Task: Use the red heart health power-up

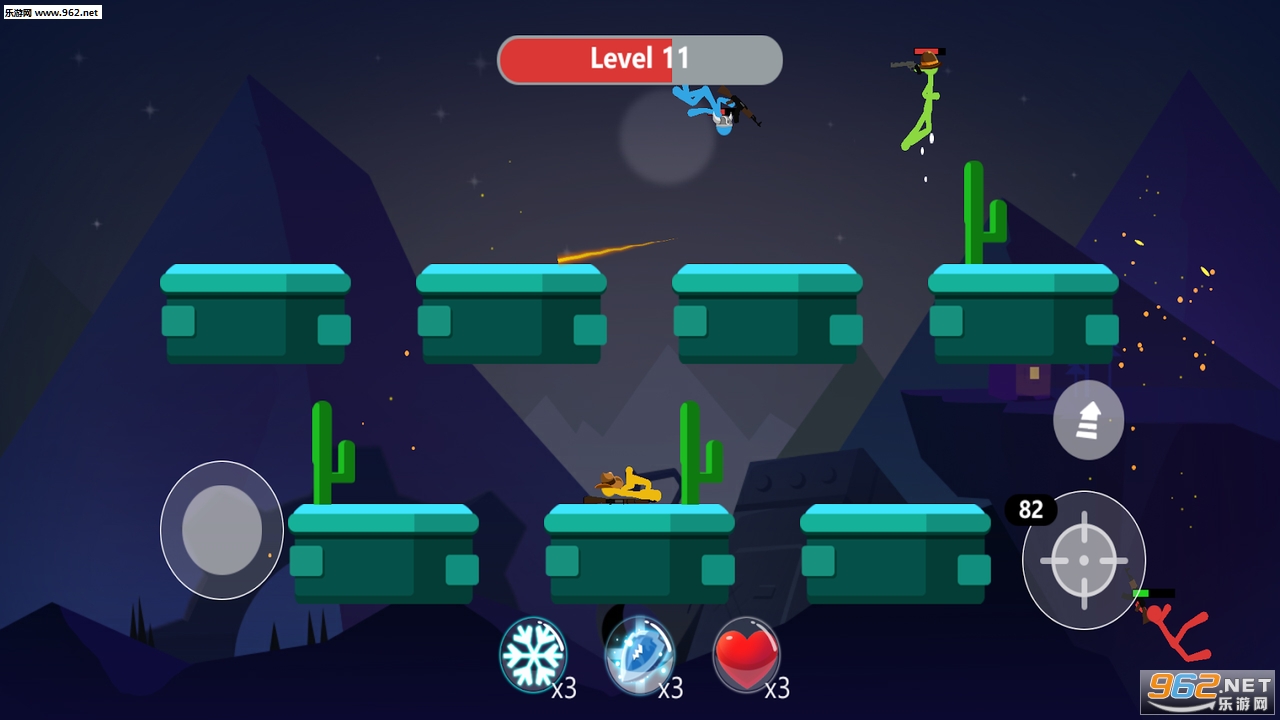Action: [x=746, y=655]
